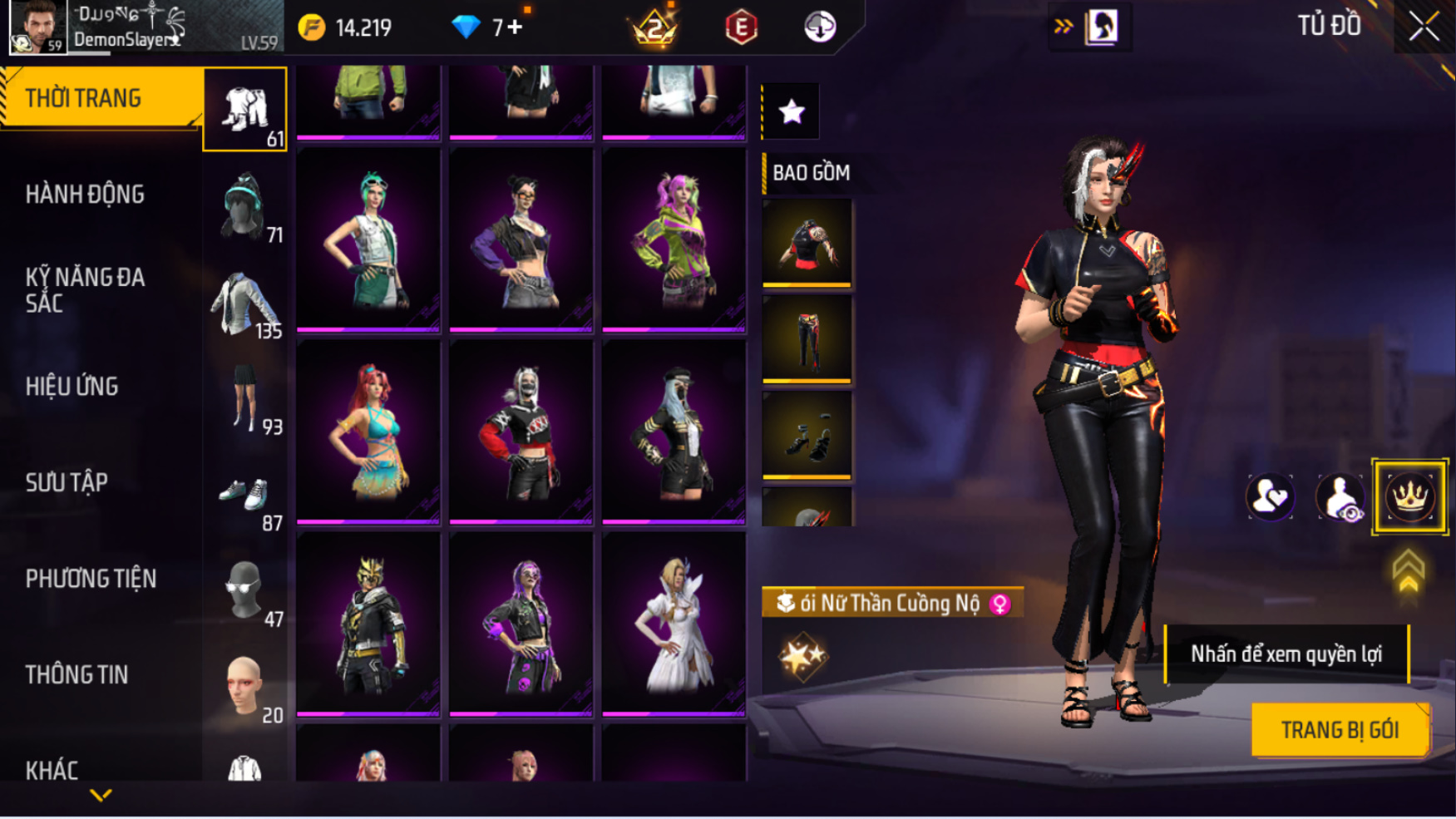Select the black pants bundle item
This screenshot has width=1456, height=819.
click(807, 338)
